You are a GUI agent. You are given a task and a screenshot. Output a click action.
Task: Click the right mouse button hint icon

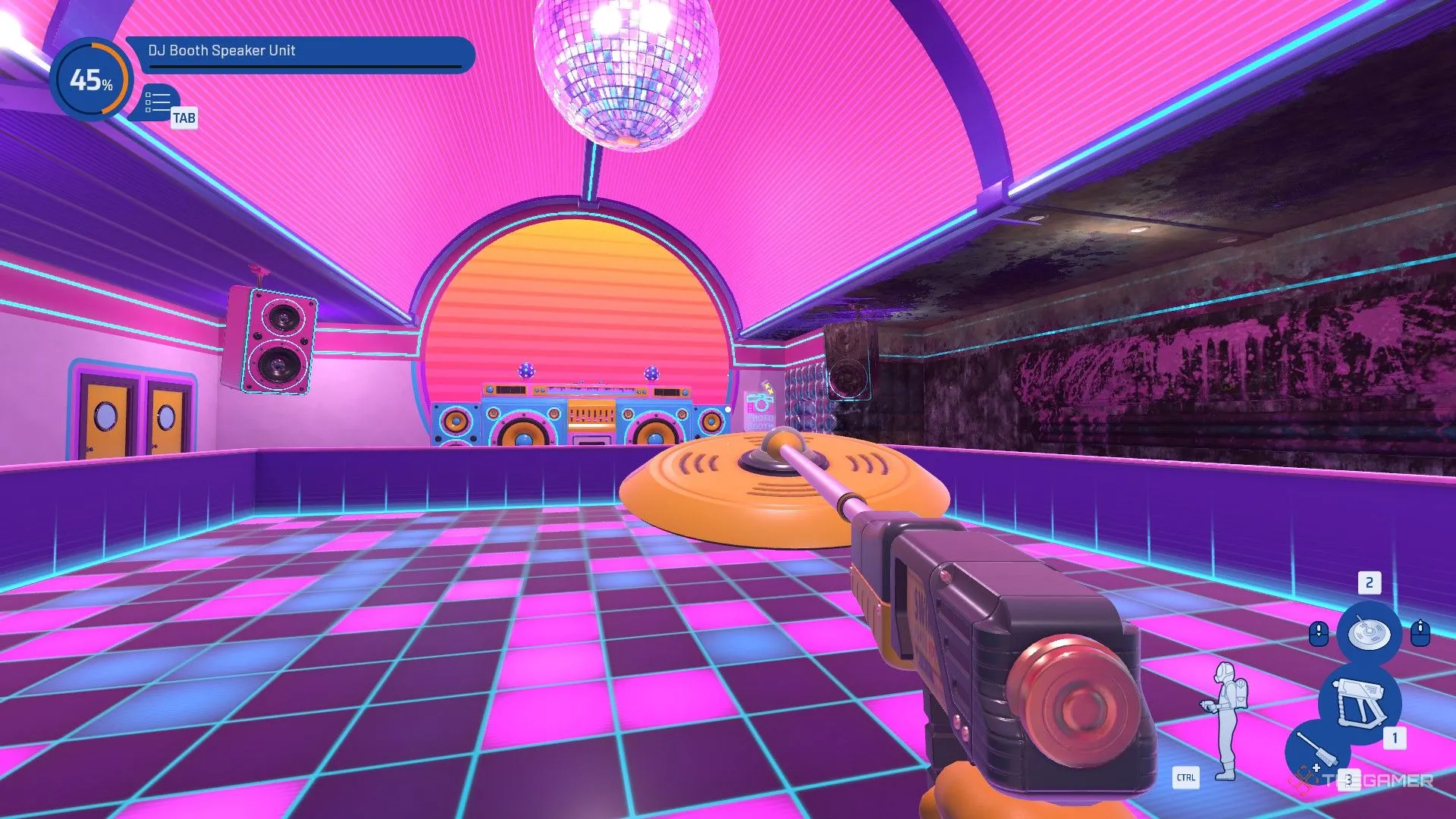click(x=1420, y=632)
